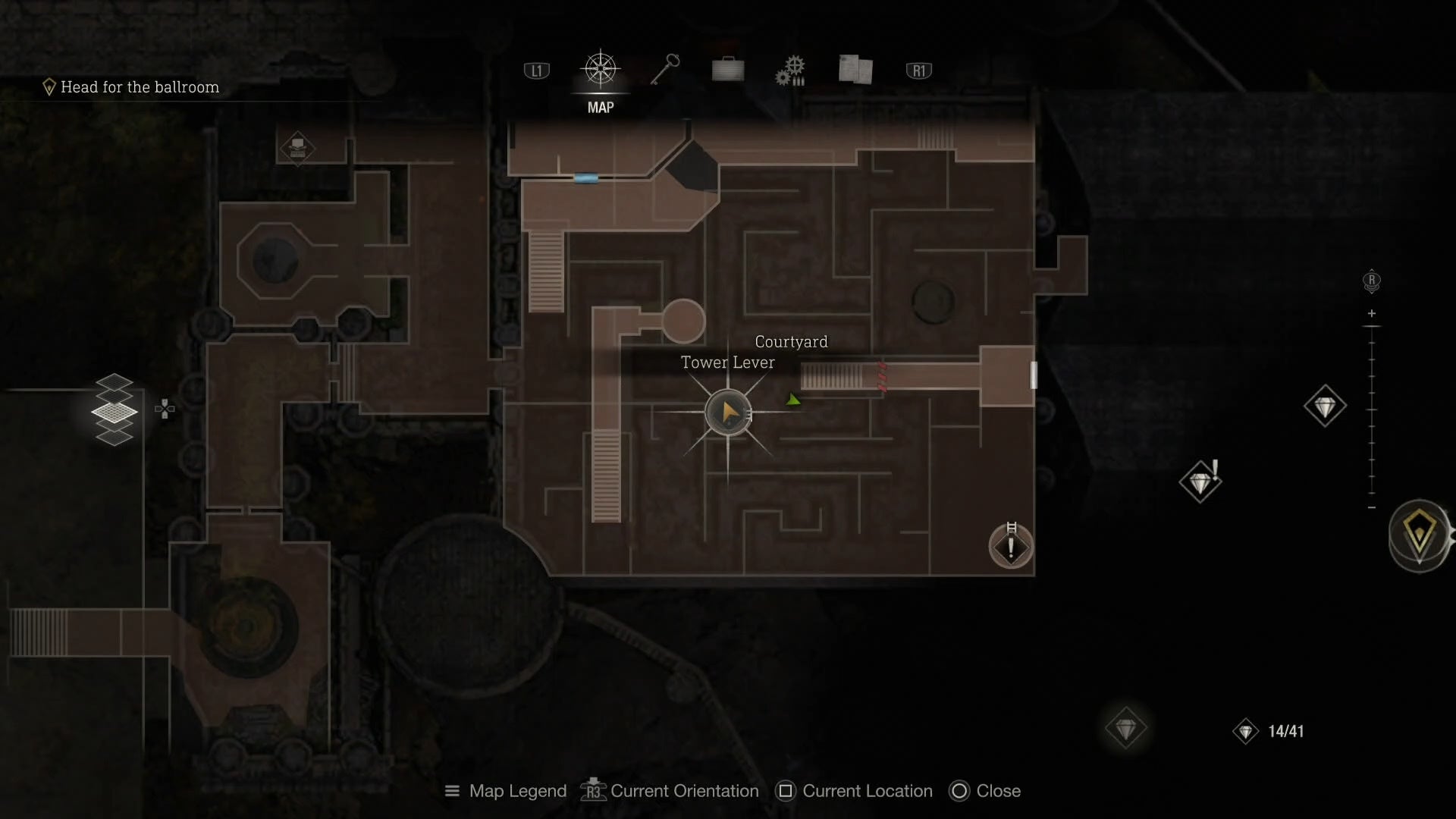1456x819 pixels.
Task: Click the objective Head for the ballroom
Action: [x=140, y=86]
